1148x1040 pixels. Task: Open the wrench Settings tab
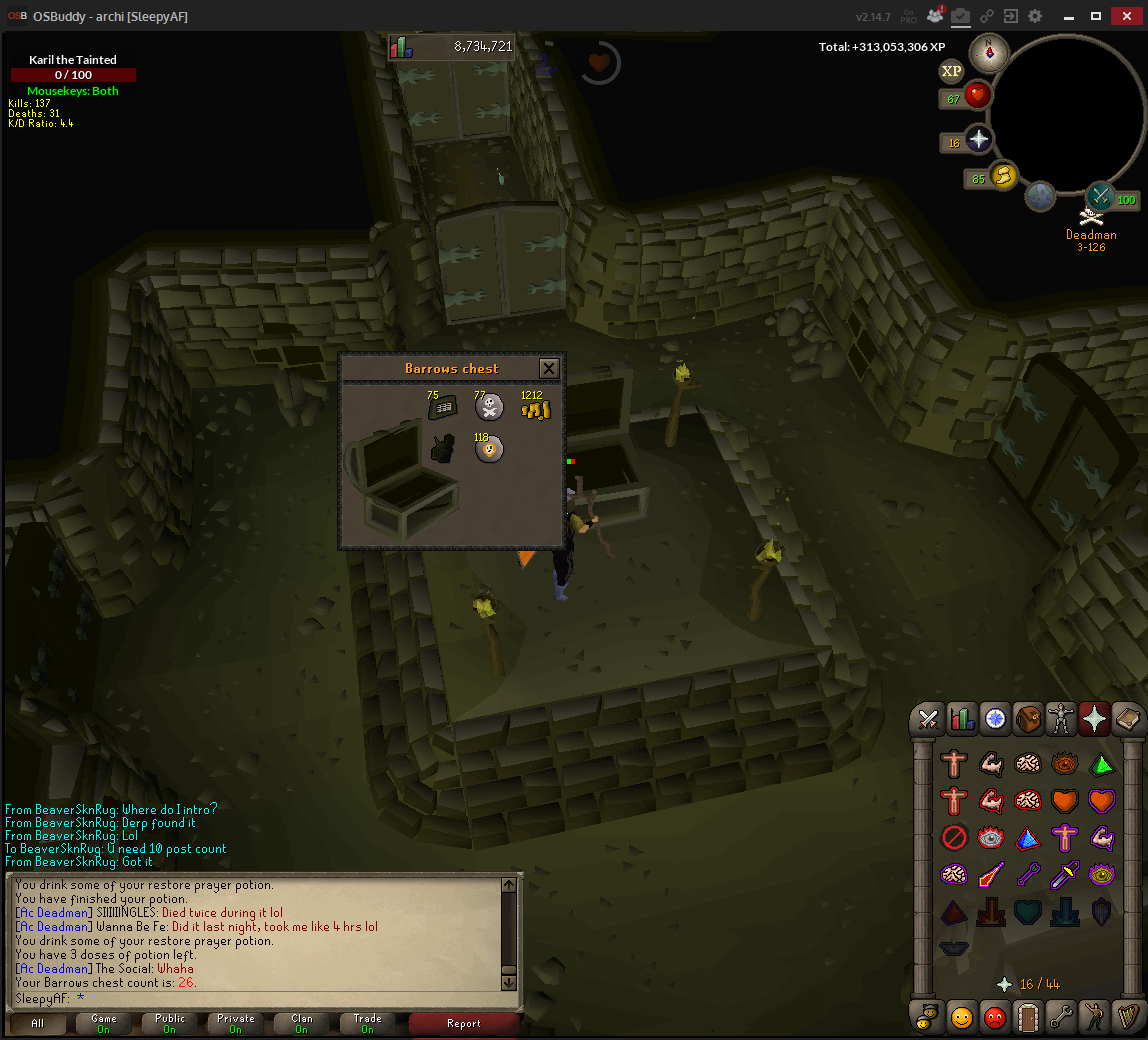(x=1061, y=1017)
